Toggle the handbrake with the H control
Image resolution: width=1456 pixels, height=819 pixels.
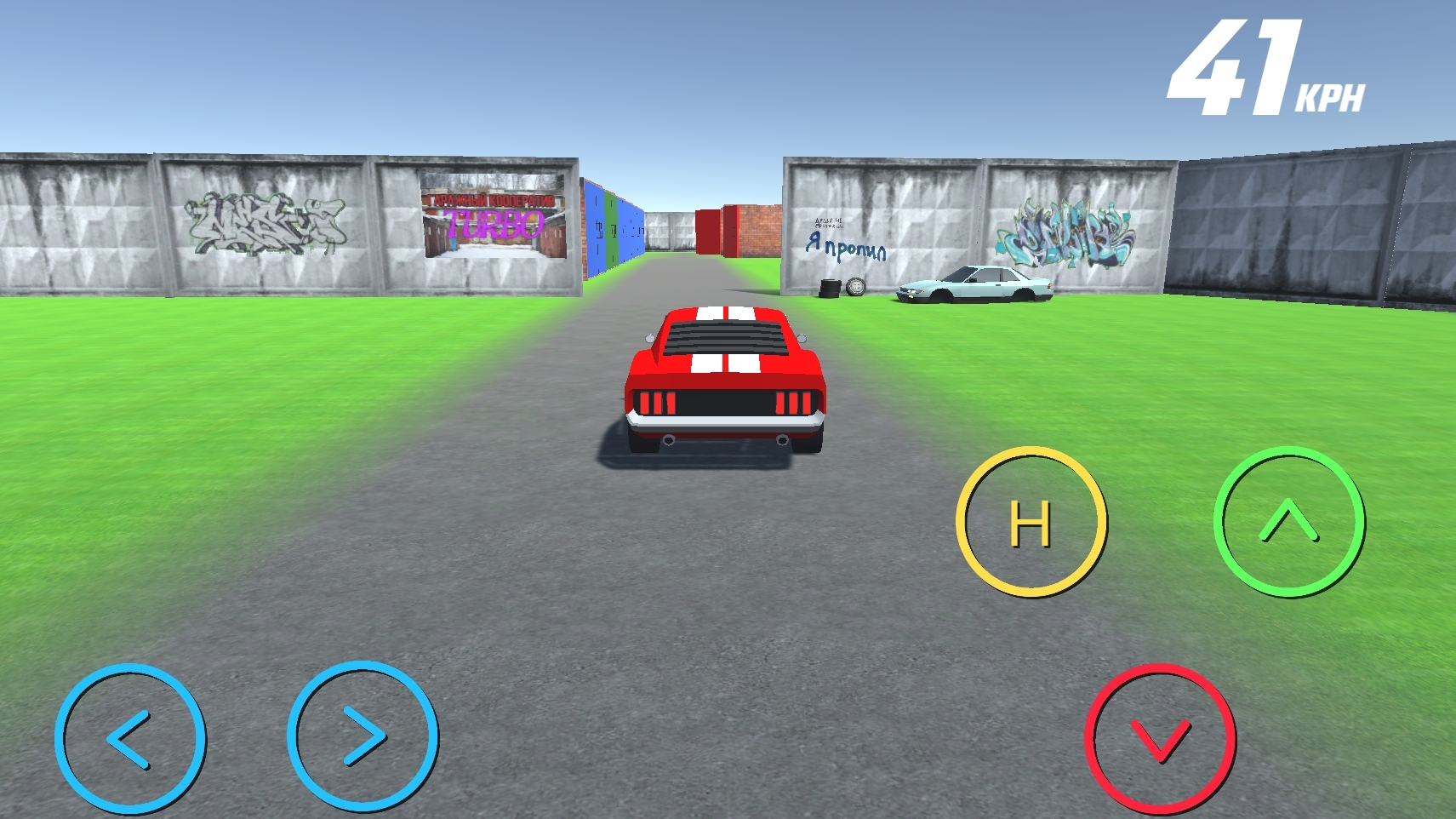(x=1032, y=522)
